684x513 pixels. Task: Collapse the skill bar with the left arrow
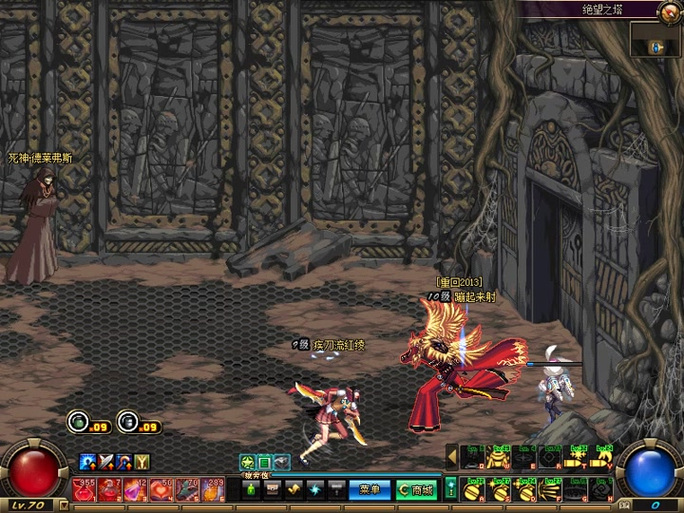coord(451,456)
